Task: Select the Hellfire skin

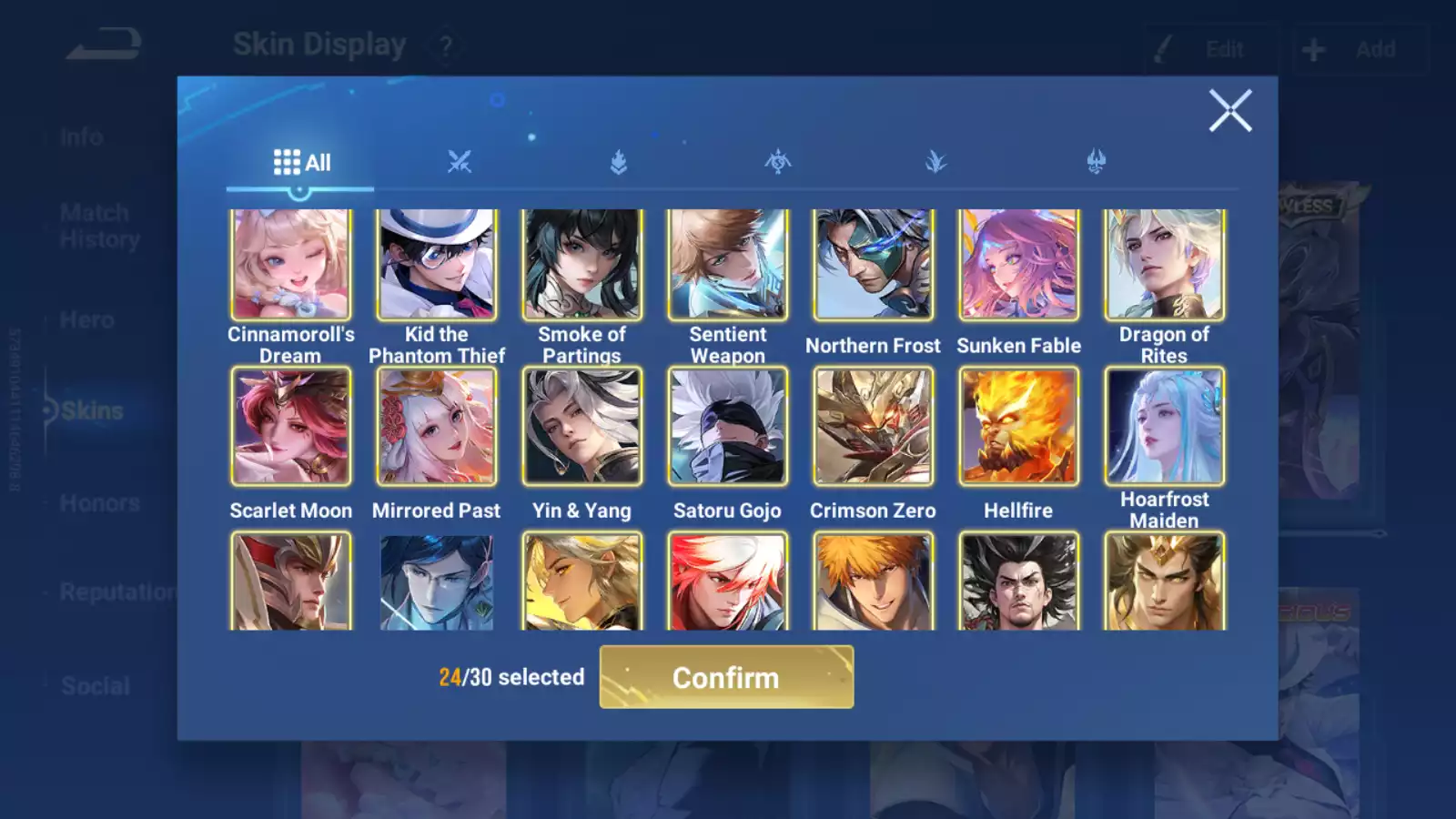Action: 1019,426
